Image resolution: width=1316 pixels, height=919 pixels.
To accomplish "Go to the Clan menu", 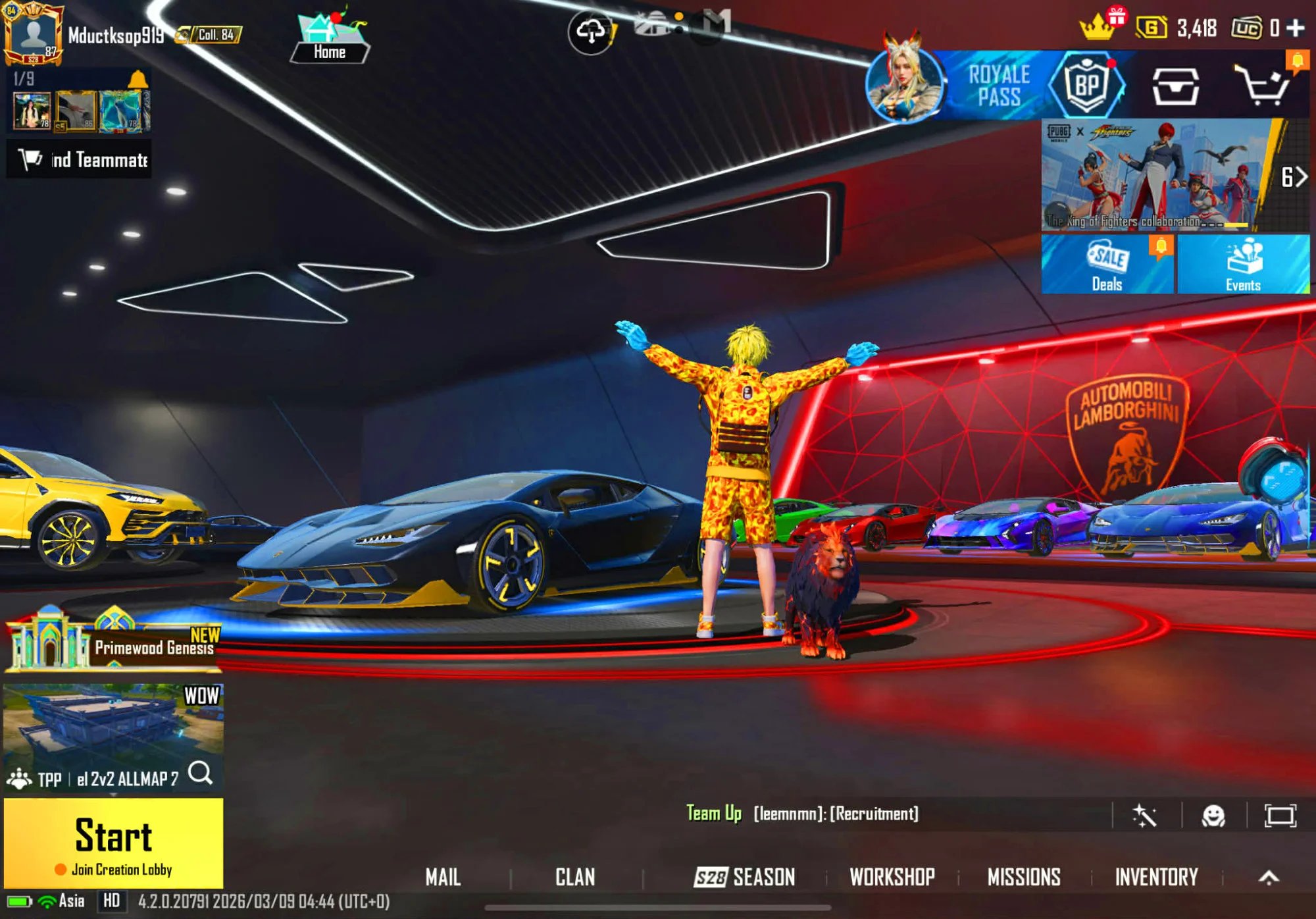I will (575, 877).
